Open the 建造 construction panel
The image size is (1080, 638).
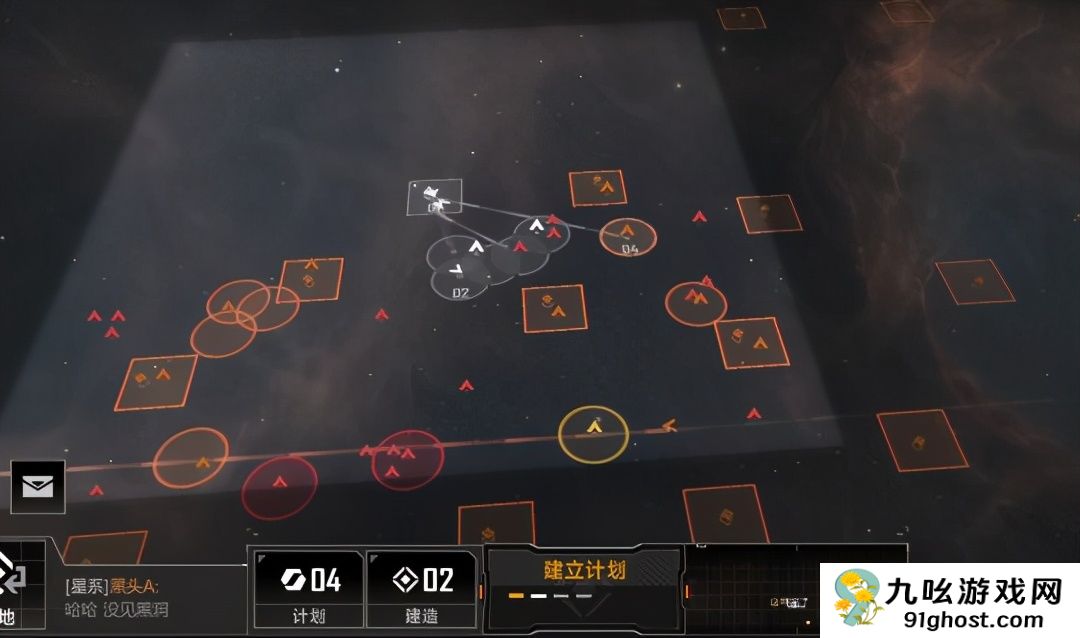point(422,589)
